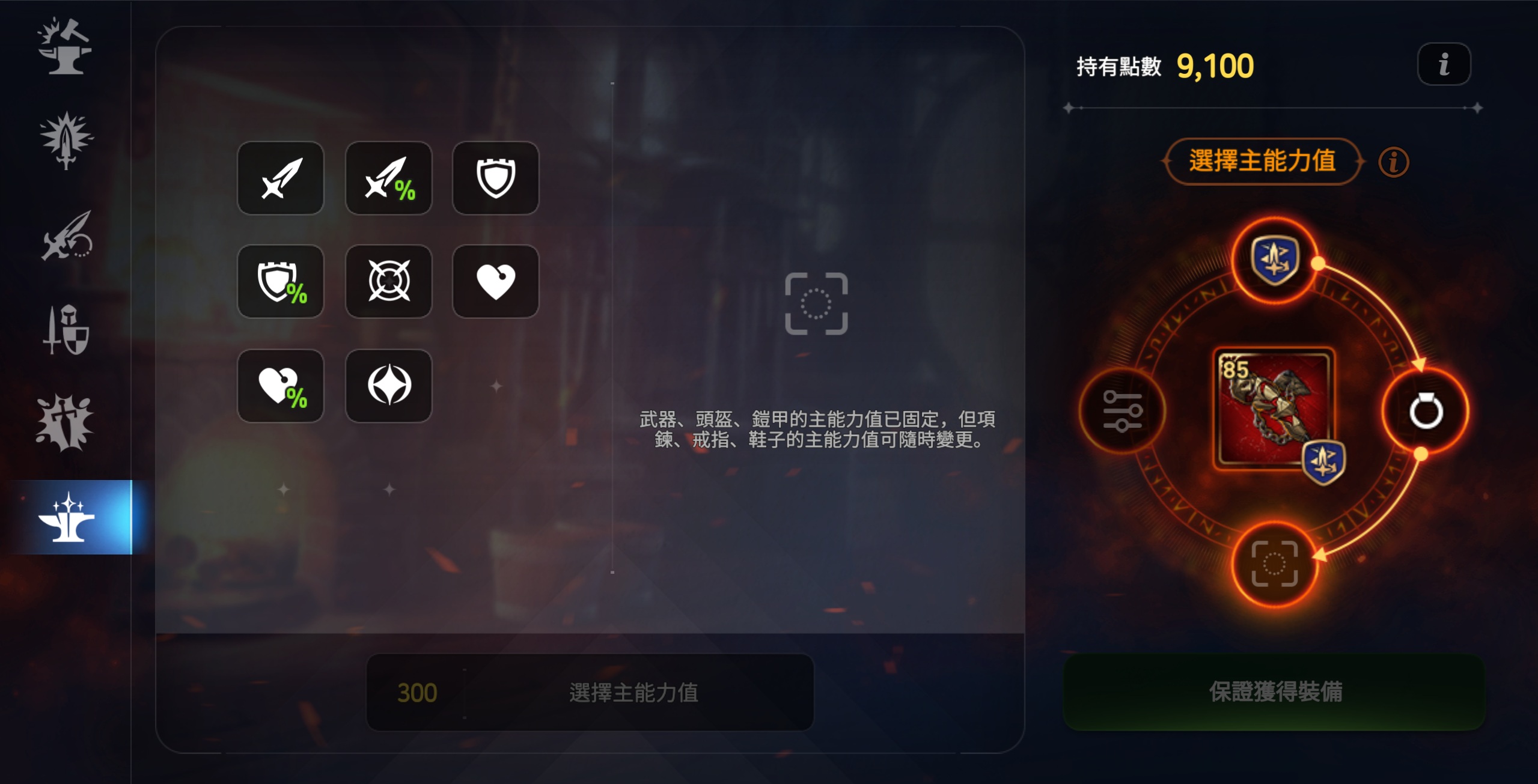Image resolution: width=1538 pixels, height=784 pixels.
Task: Choose the sword percent attack stat
Action: pos(388,178)
